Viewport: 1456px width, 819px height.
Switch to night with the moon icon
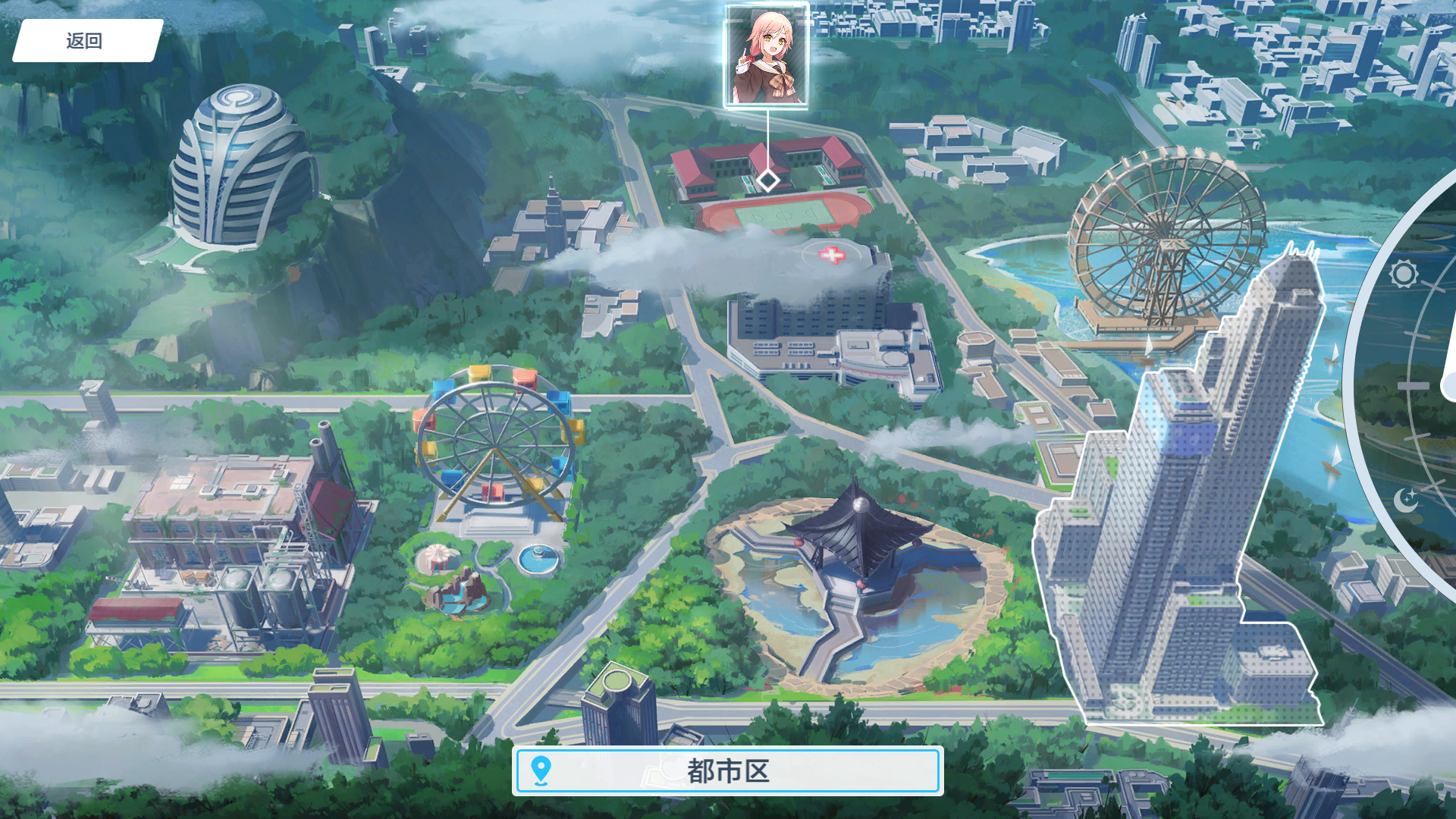click(1405, 500)
